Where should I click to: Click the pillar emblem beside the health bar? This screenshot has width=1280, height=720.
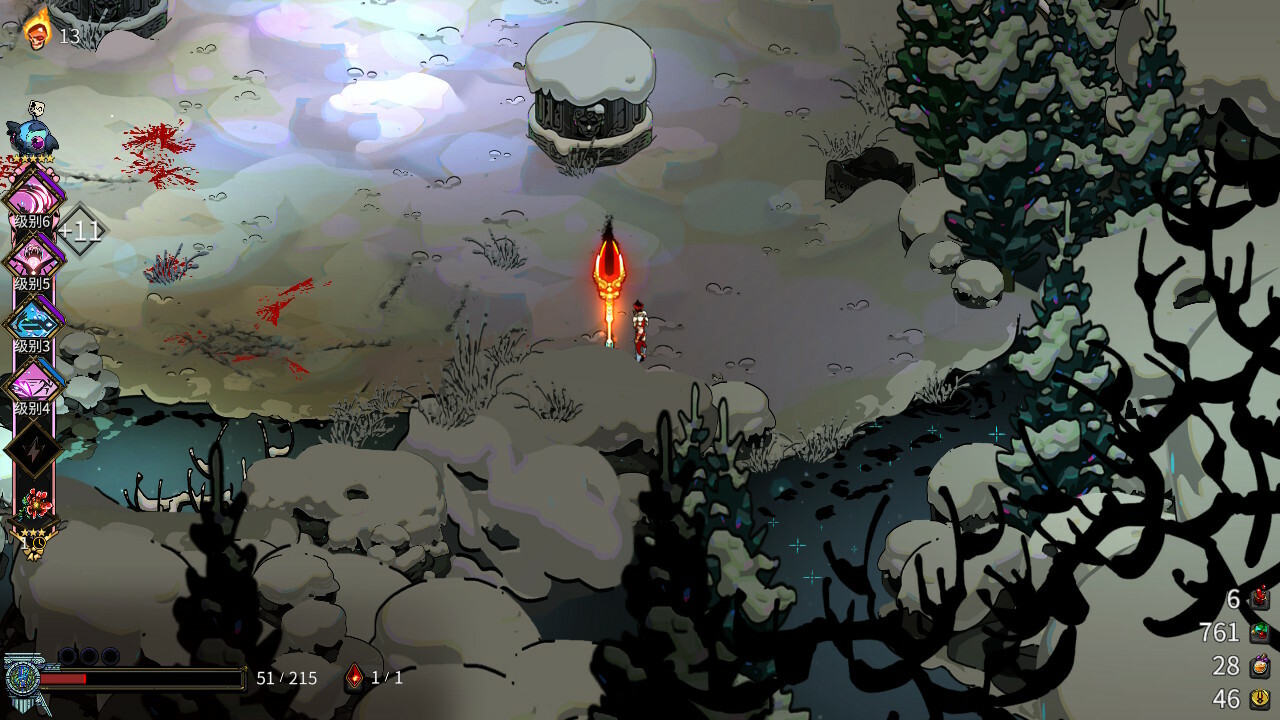pos(20,677)
